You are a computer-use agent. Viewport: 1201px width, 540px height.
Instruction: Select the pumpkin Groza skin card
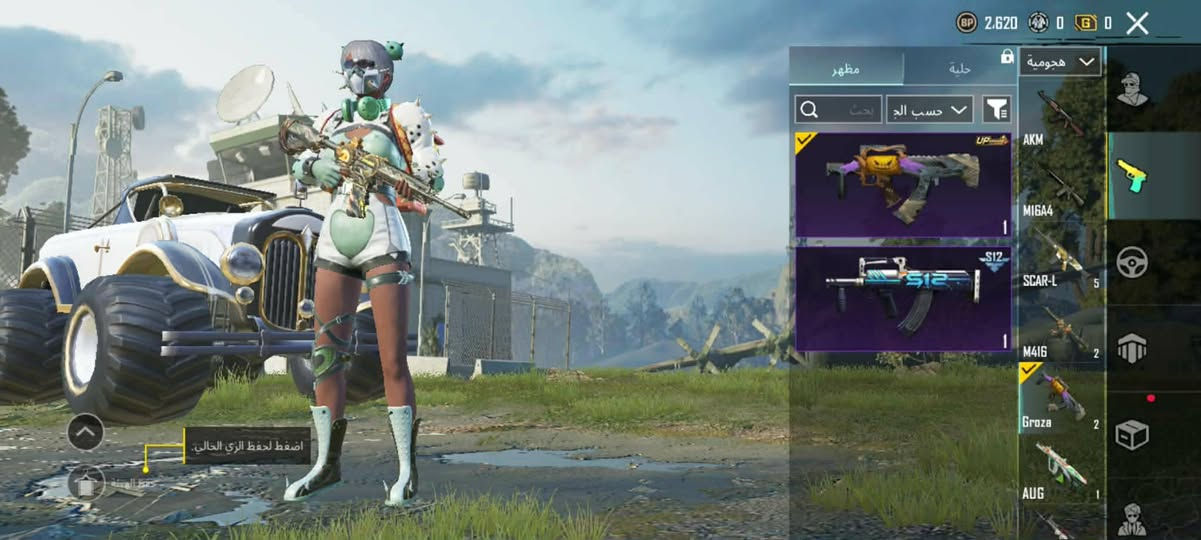(902, 185)
